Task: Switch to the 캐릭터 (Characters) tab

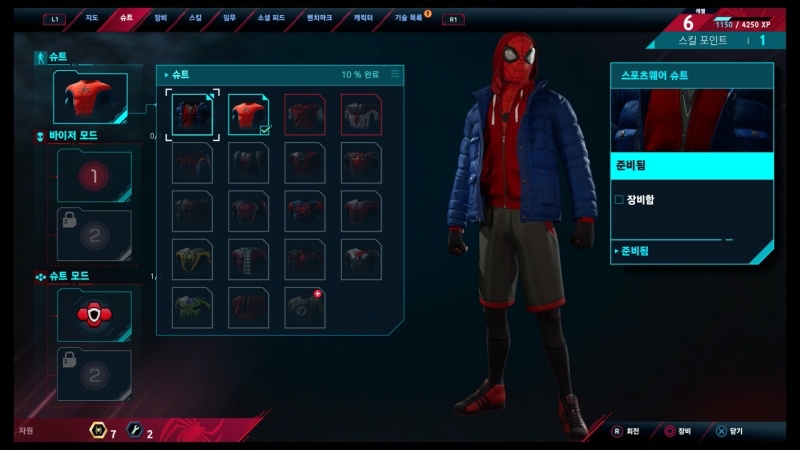Action: coord(364,18)
